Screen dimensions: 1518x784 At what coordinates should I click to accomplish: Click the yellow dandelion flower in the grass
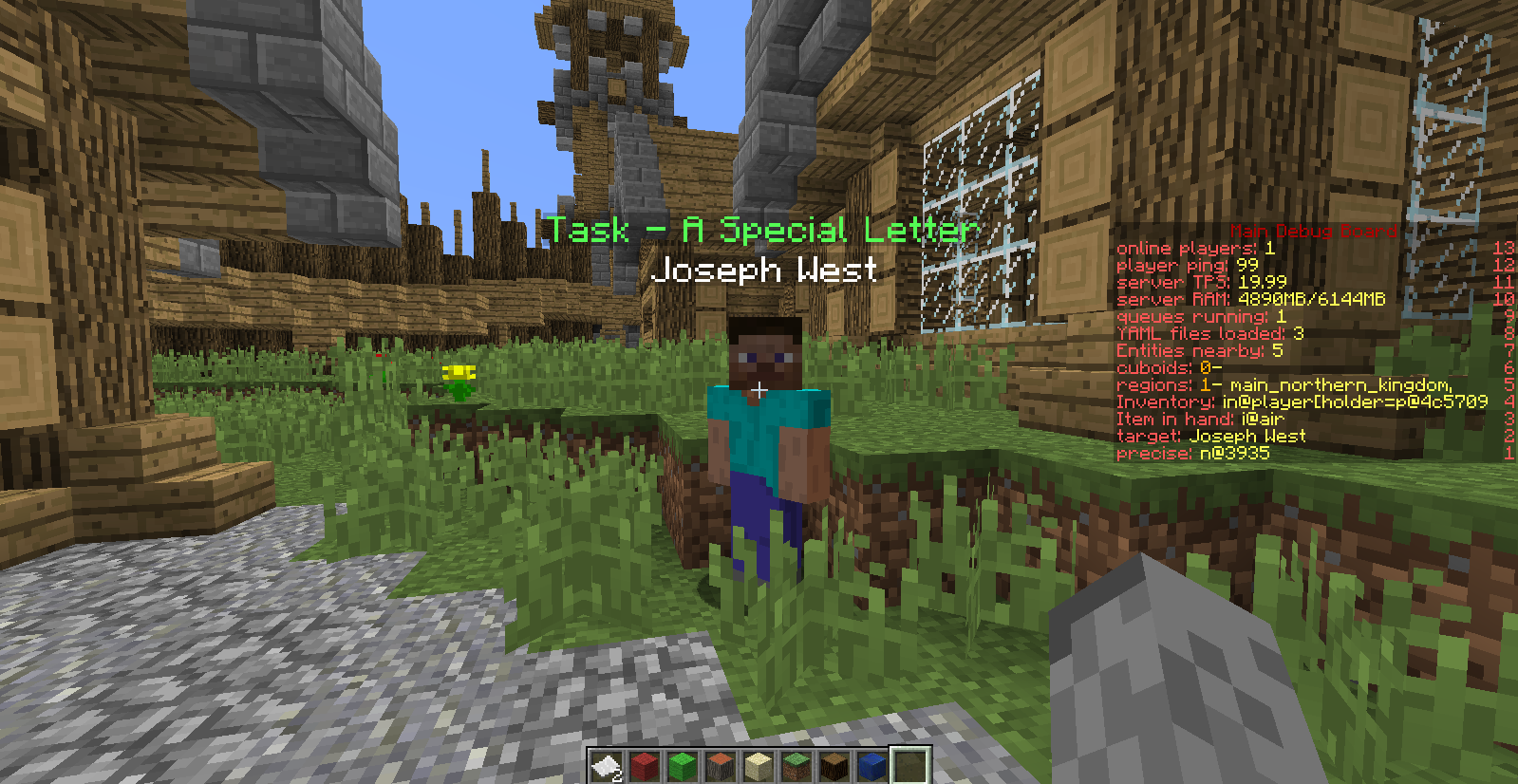[459, 373]
